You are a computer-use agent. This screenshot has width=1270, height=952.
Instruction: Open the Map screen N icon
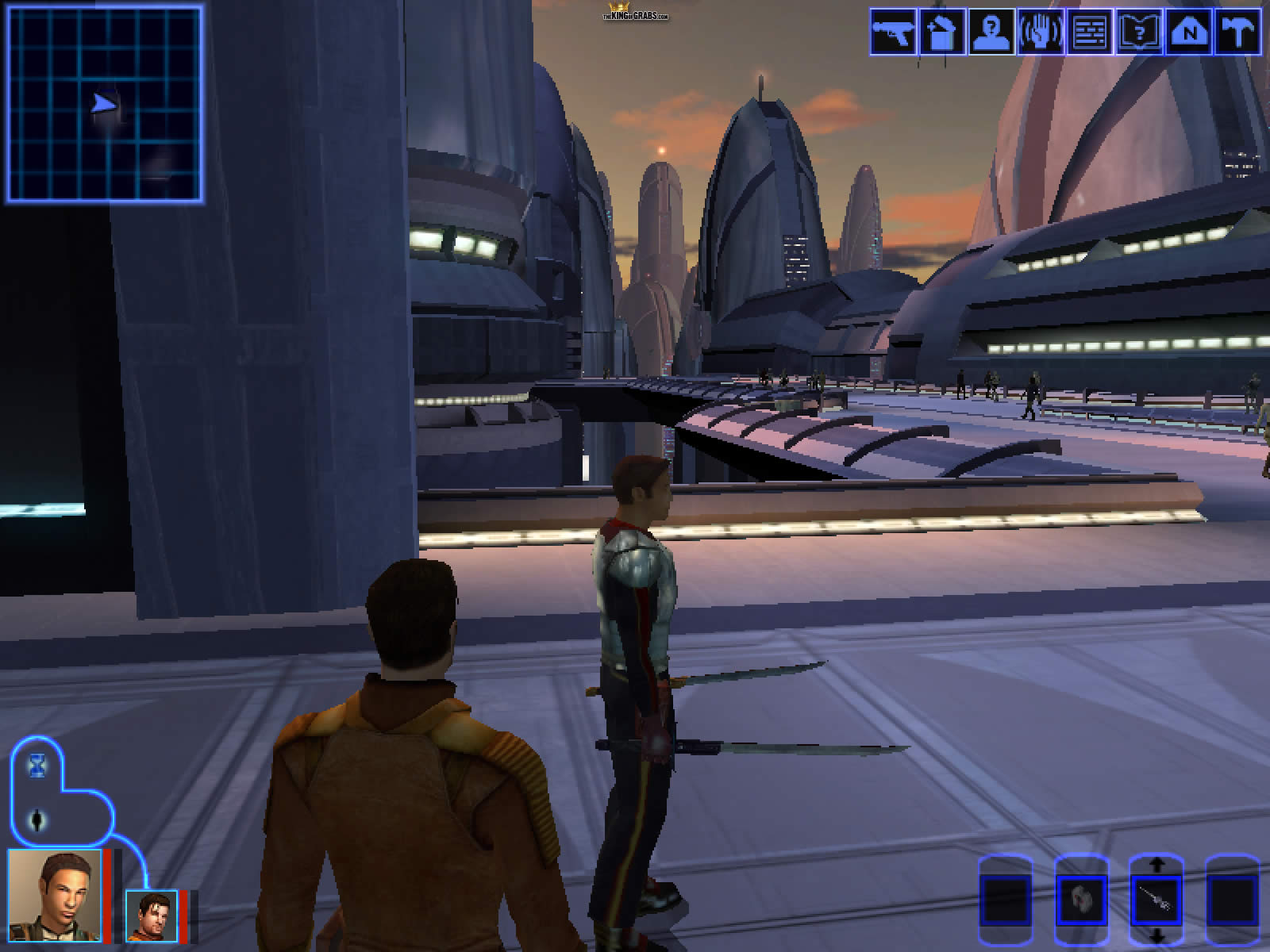[1188, 32]
